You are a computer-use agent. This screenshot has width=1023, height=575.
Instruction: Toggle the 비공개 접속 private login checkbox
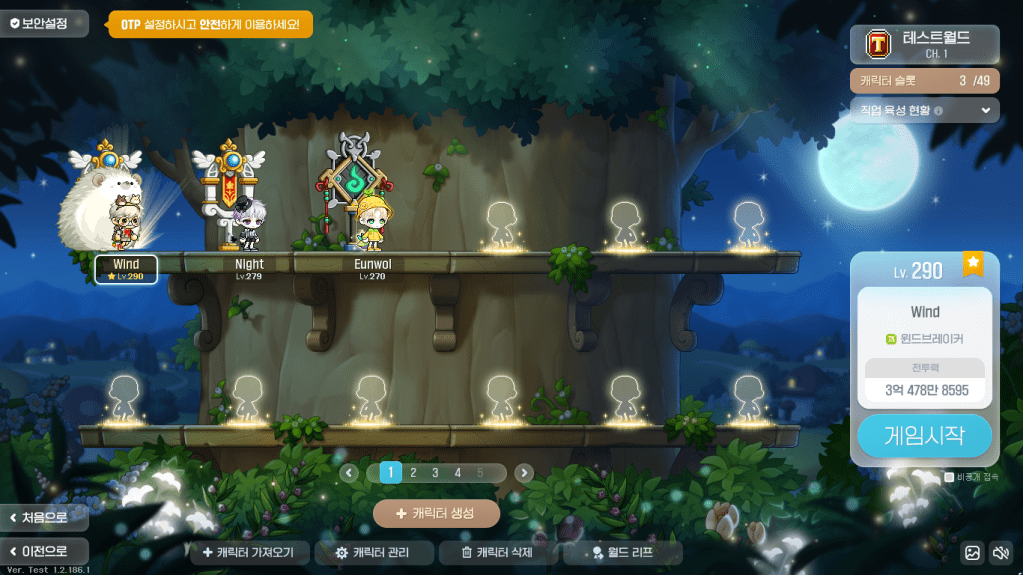(949, 478)
